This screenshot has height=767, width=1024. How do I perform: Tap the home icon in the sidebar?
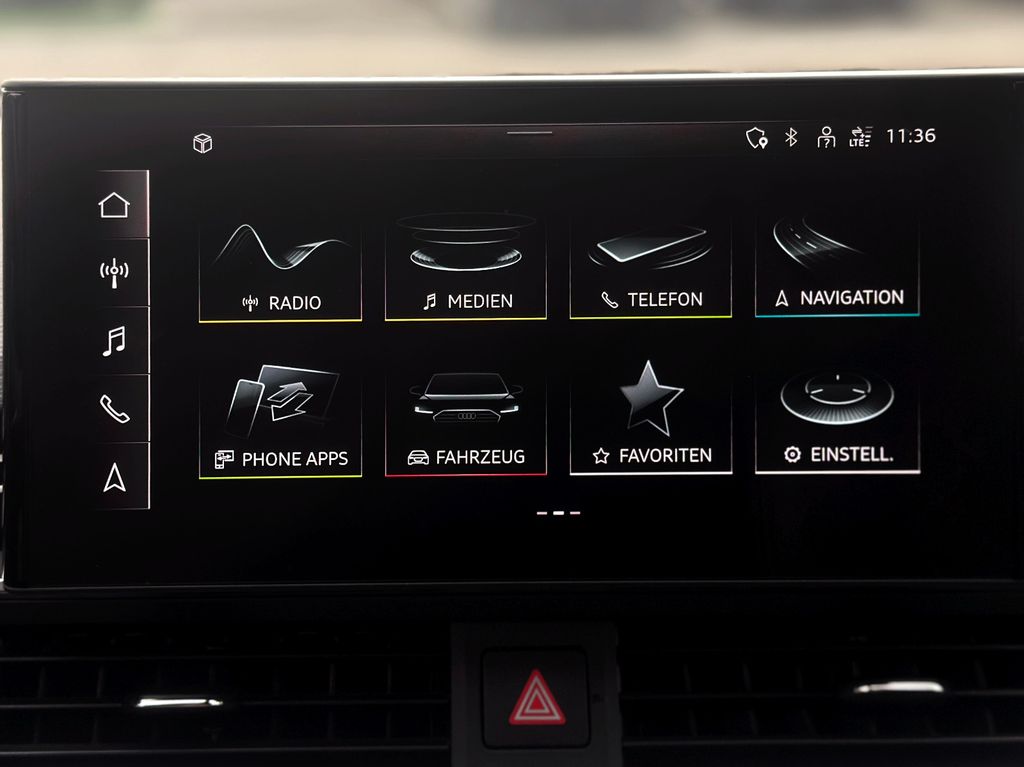[114, 205]
